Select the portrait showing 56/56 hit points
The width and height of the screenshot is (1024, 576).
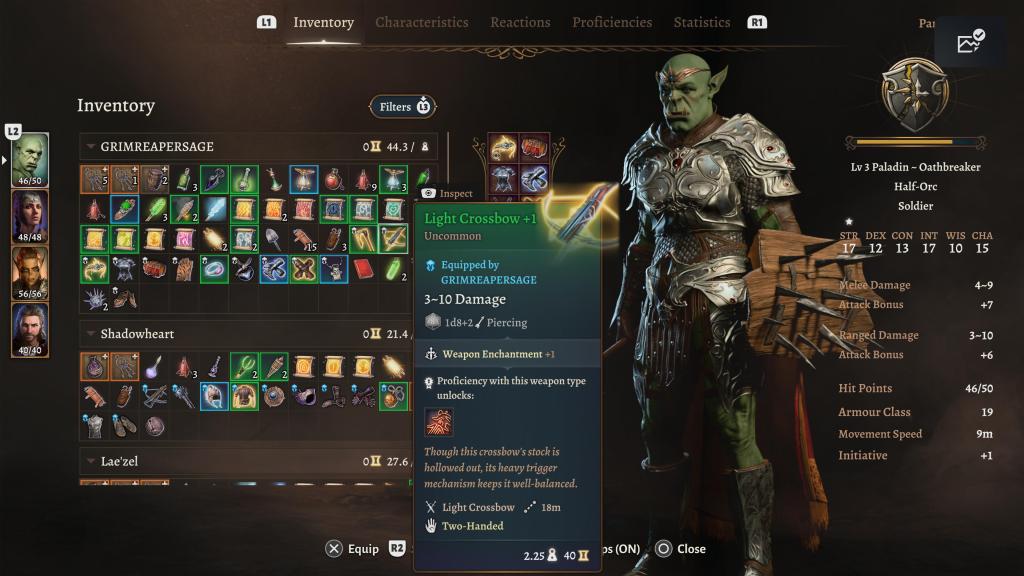tap(29, 272)
